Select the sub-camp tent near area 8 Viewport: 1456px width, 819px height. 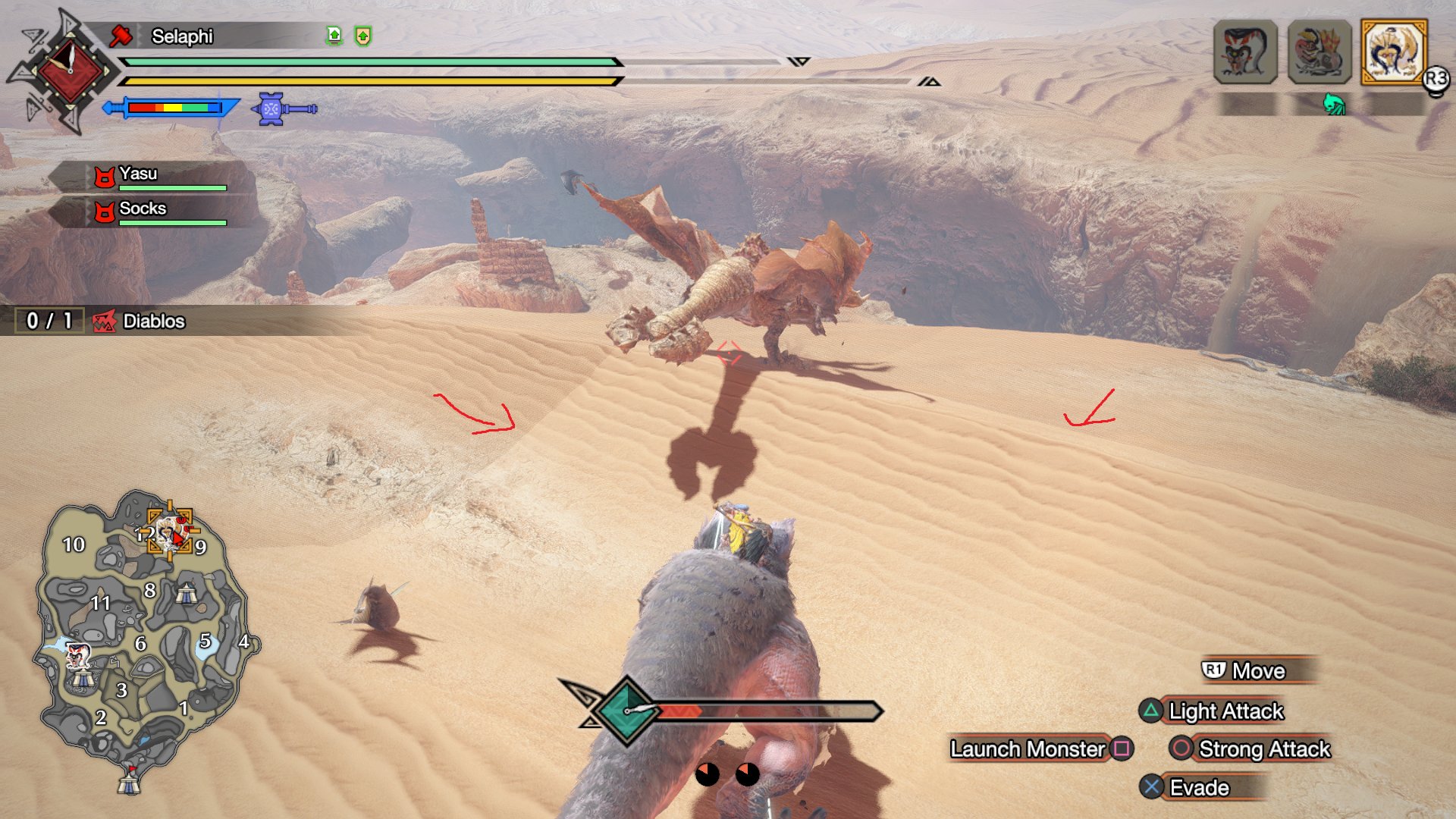186,594
